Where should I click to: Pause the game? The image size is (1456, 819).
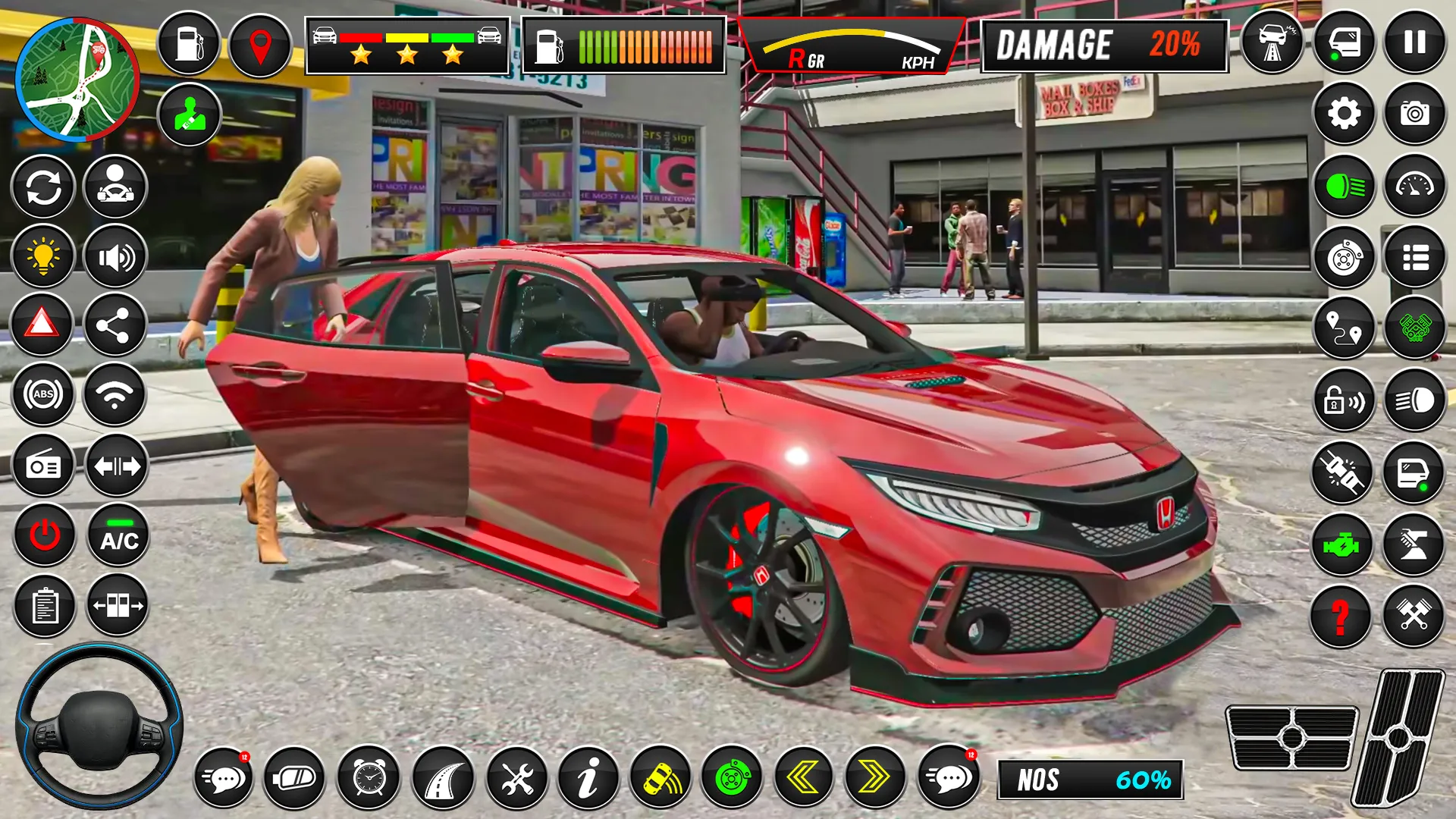pos(1414,42)
